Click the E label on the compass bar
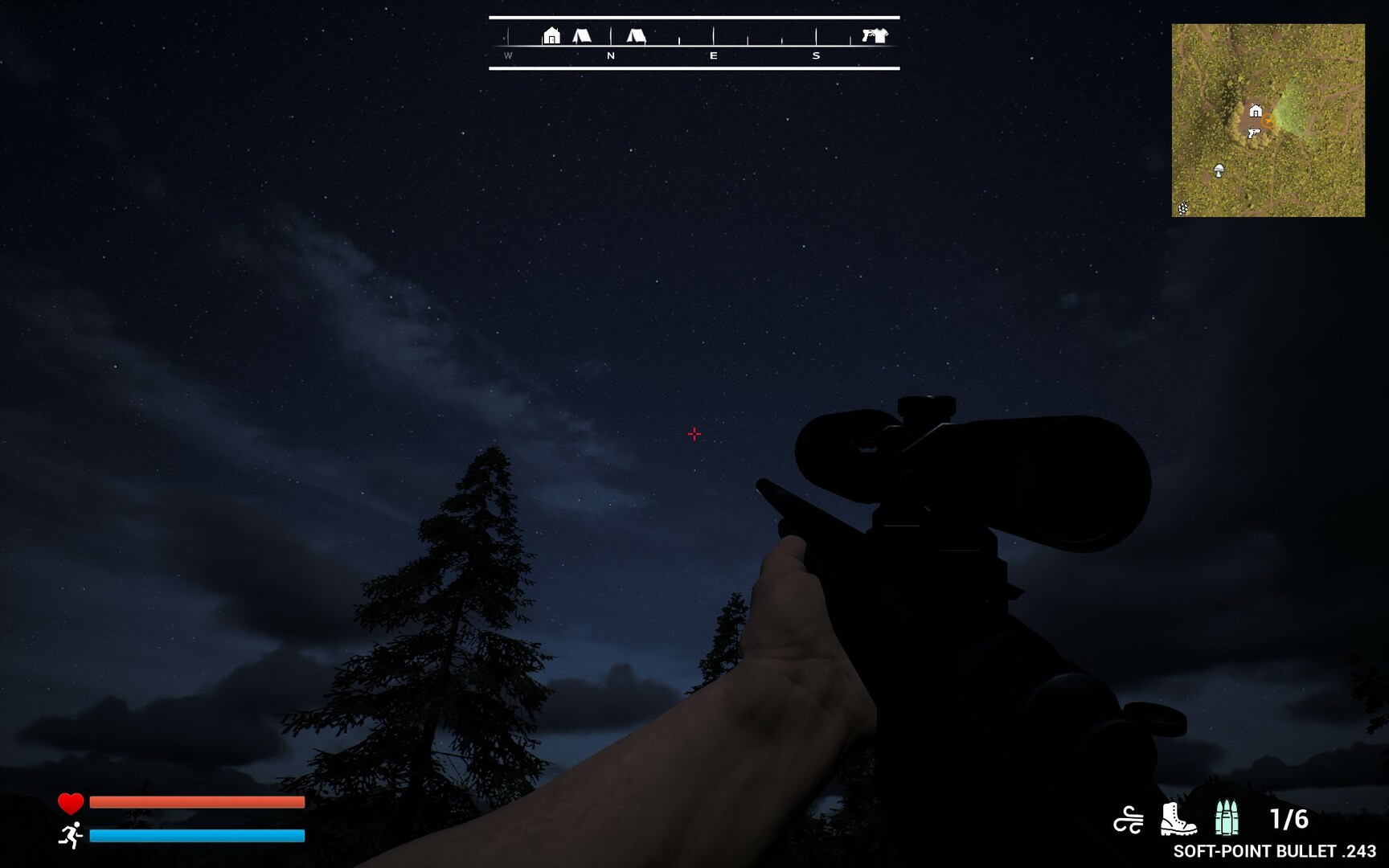This screenshot has height=868, width=1389. pyautogui.click(x=713, y=55)
